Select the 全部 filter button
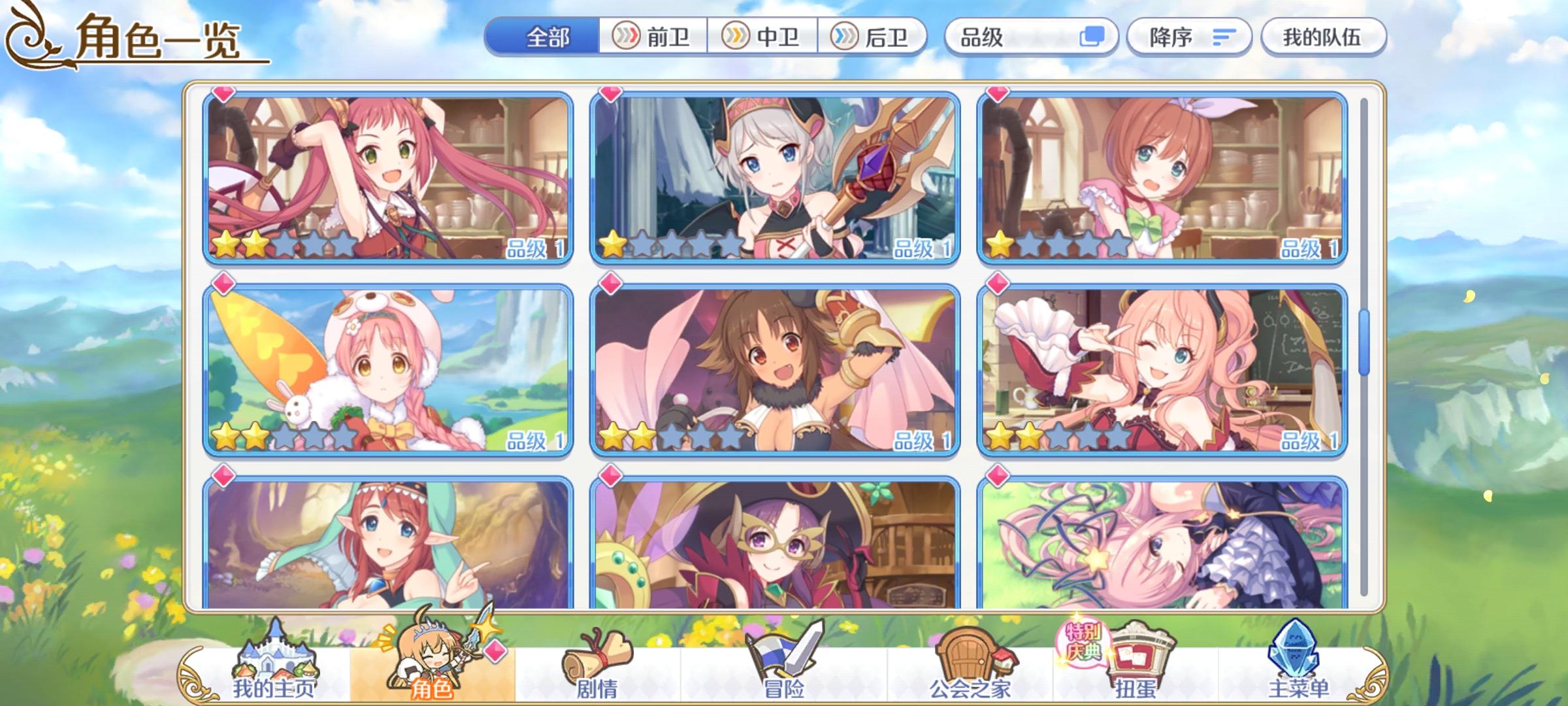Screen dimensions: 1568x706 (x=544, y=38)
